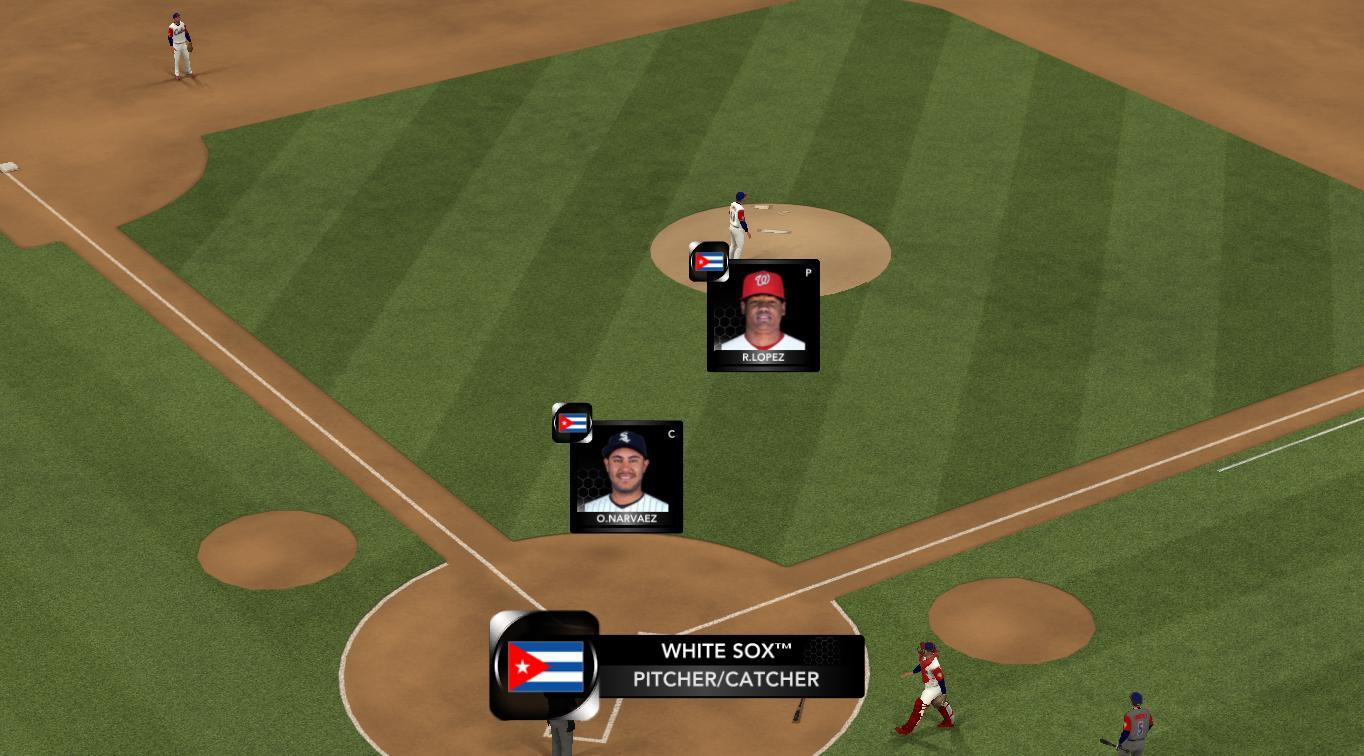
Task: Select the O. Narvaez catcher card
Action: [626, 477]
